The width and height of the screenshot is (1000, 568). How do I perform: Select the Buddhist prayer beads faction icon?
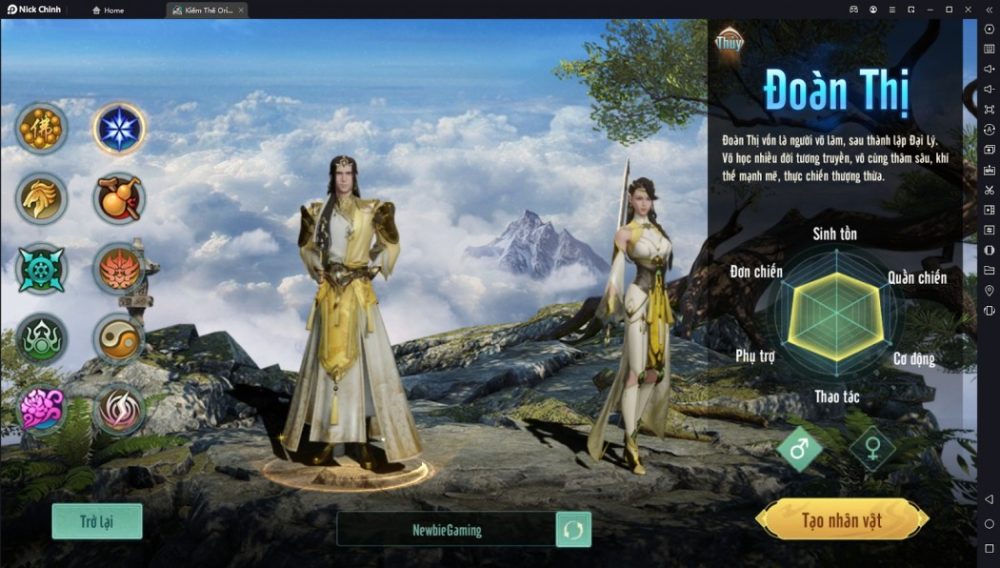[42, 128]
